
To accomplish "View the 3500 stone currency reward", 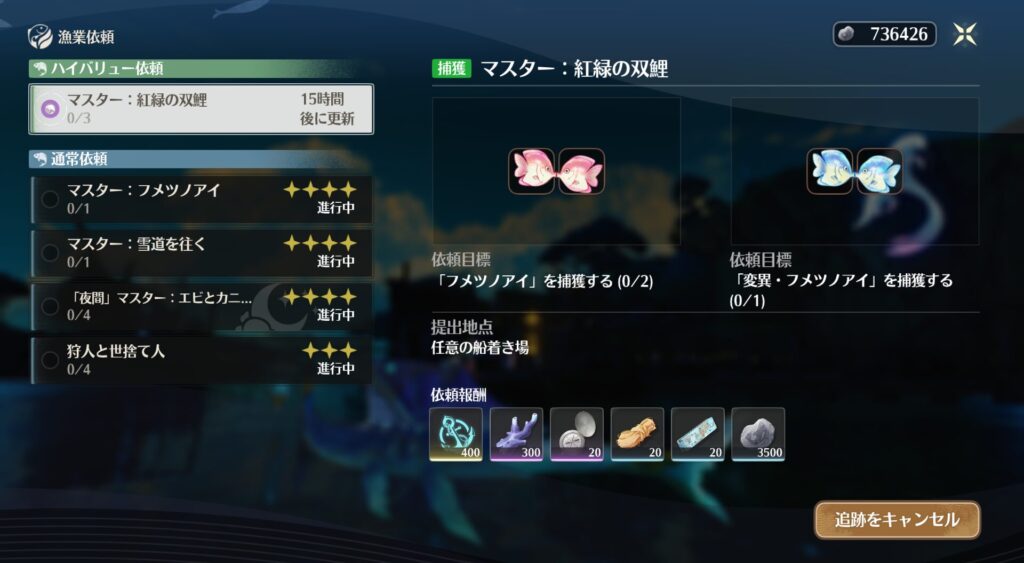I will pos(758,434).
